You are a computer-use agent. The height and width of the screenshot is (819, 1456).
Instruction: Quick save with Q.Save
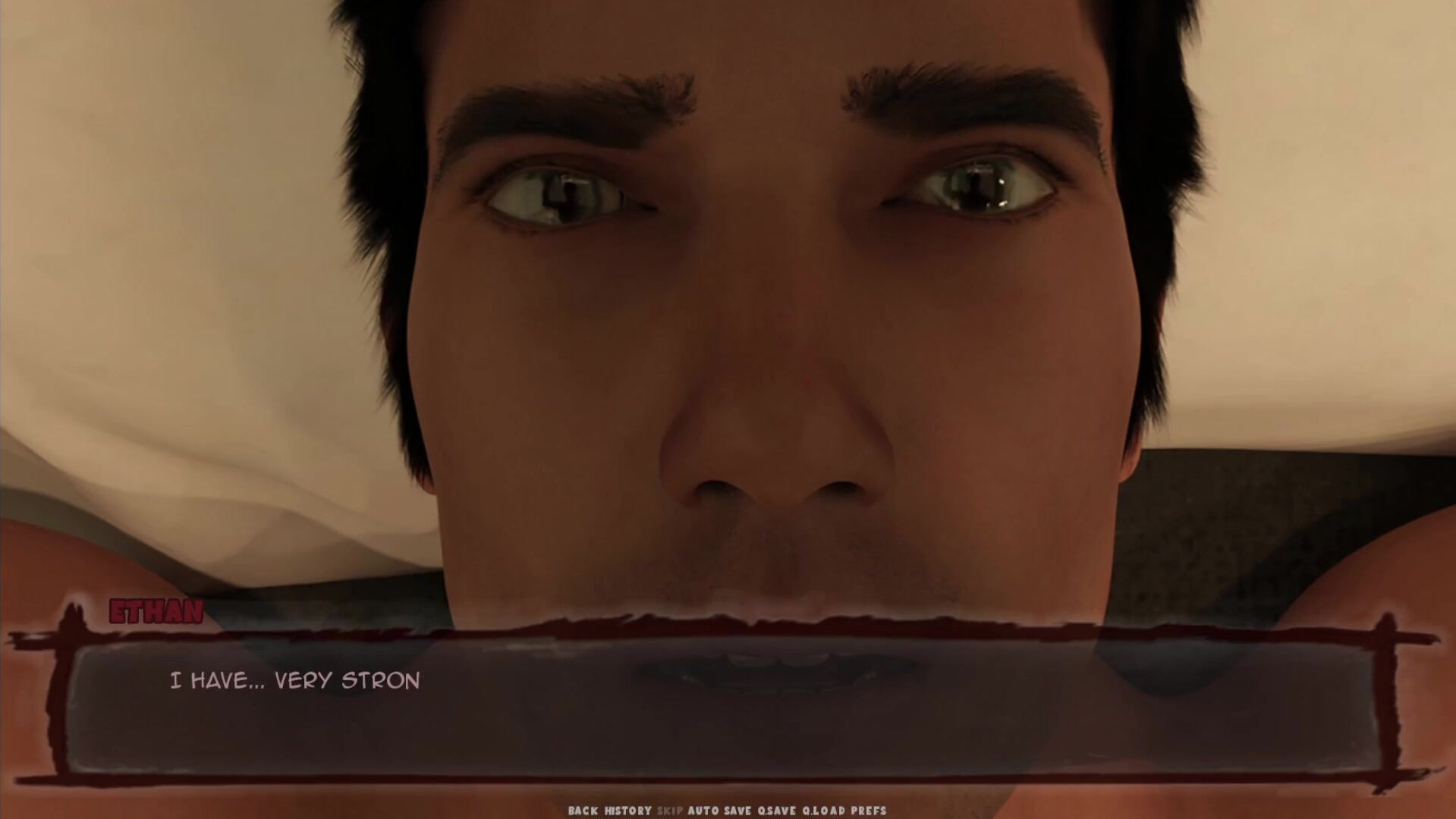pyautogui.click(x=777, y=811)
